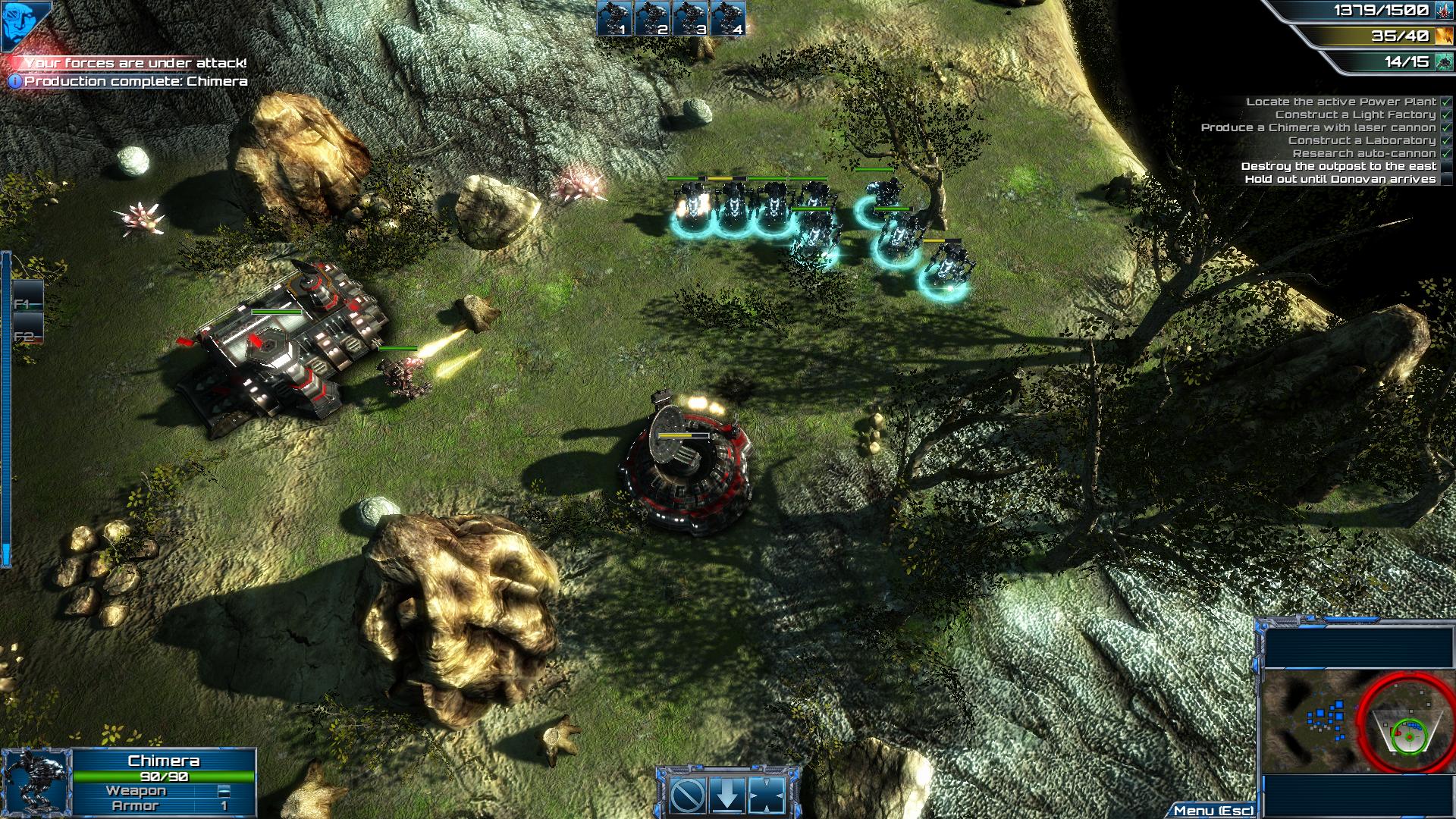Select the F2 slot on left panel
Viewport: 1456px width, 819px height.
point(27,336)
